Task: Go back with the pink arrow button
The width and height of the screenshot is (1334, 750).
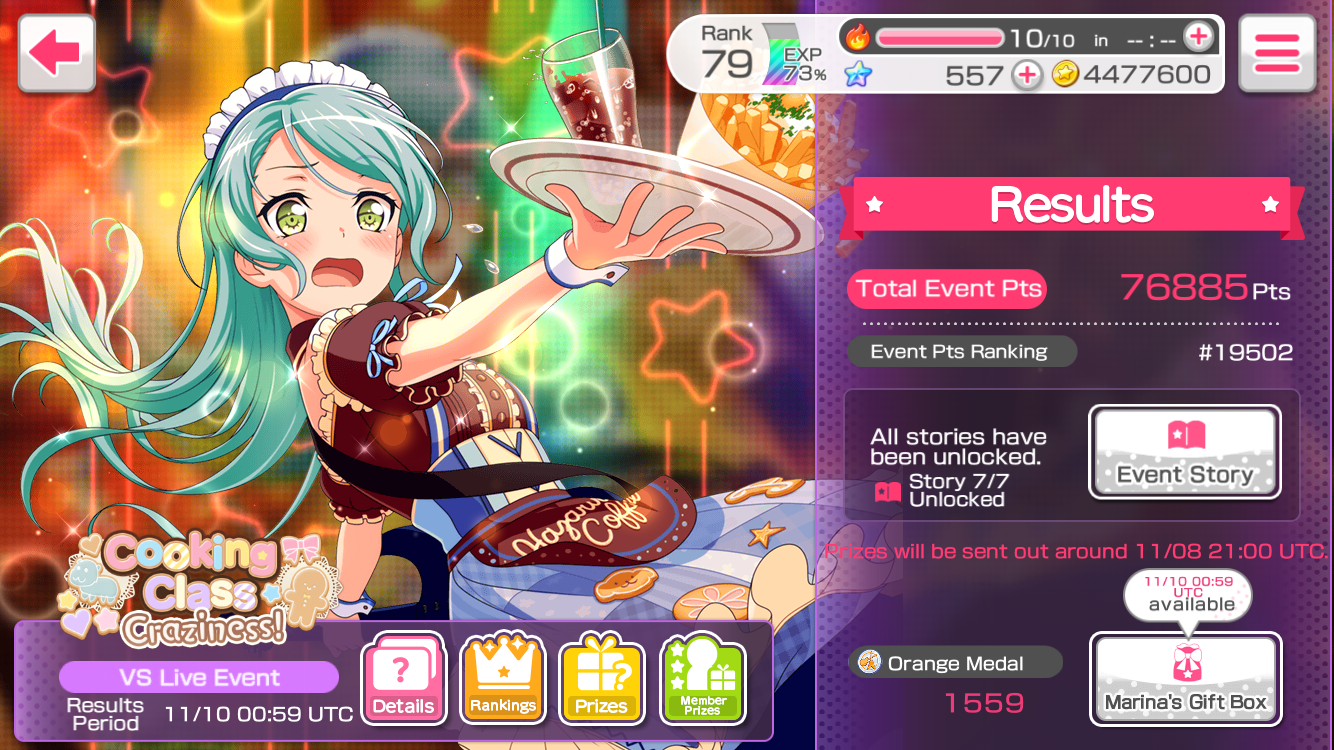Action: pyautogui.click(x=56, y=54)
